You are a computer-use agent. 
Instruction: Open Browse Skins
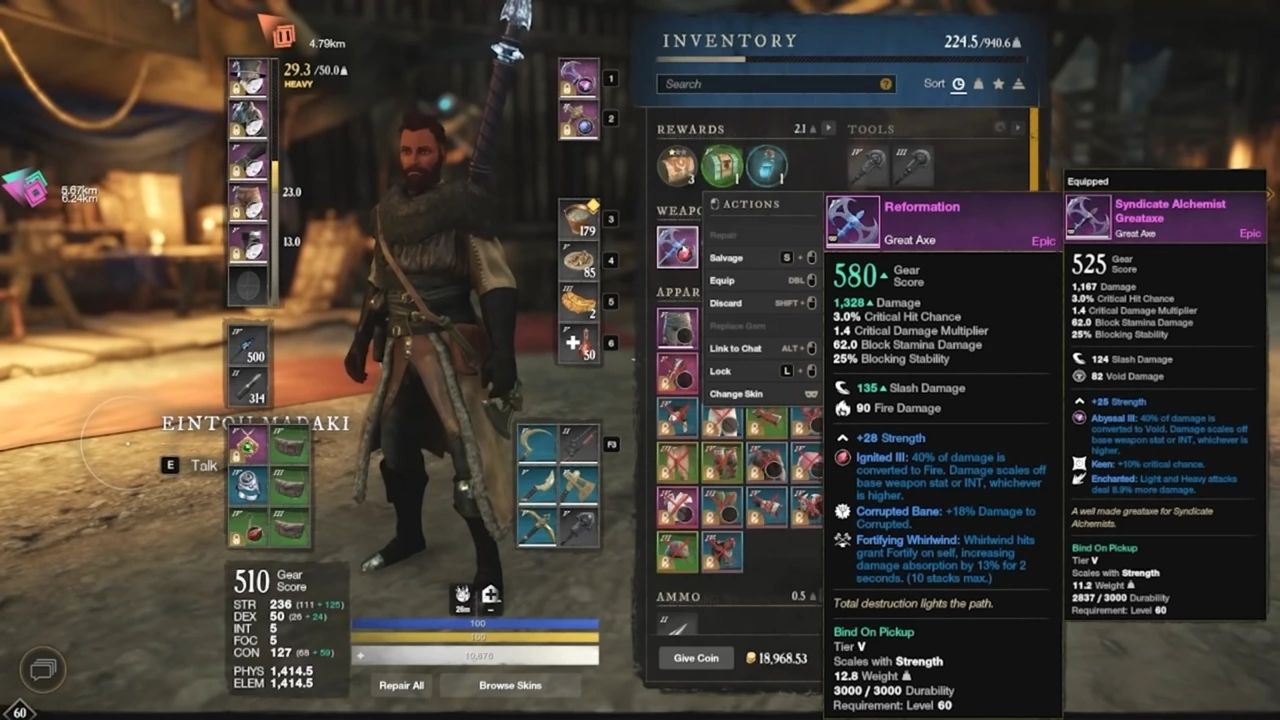pyautogui.click(x=510, y=686)
